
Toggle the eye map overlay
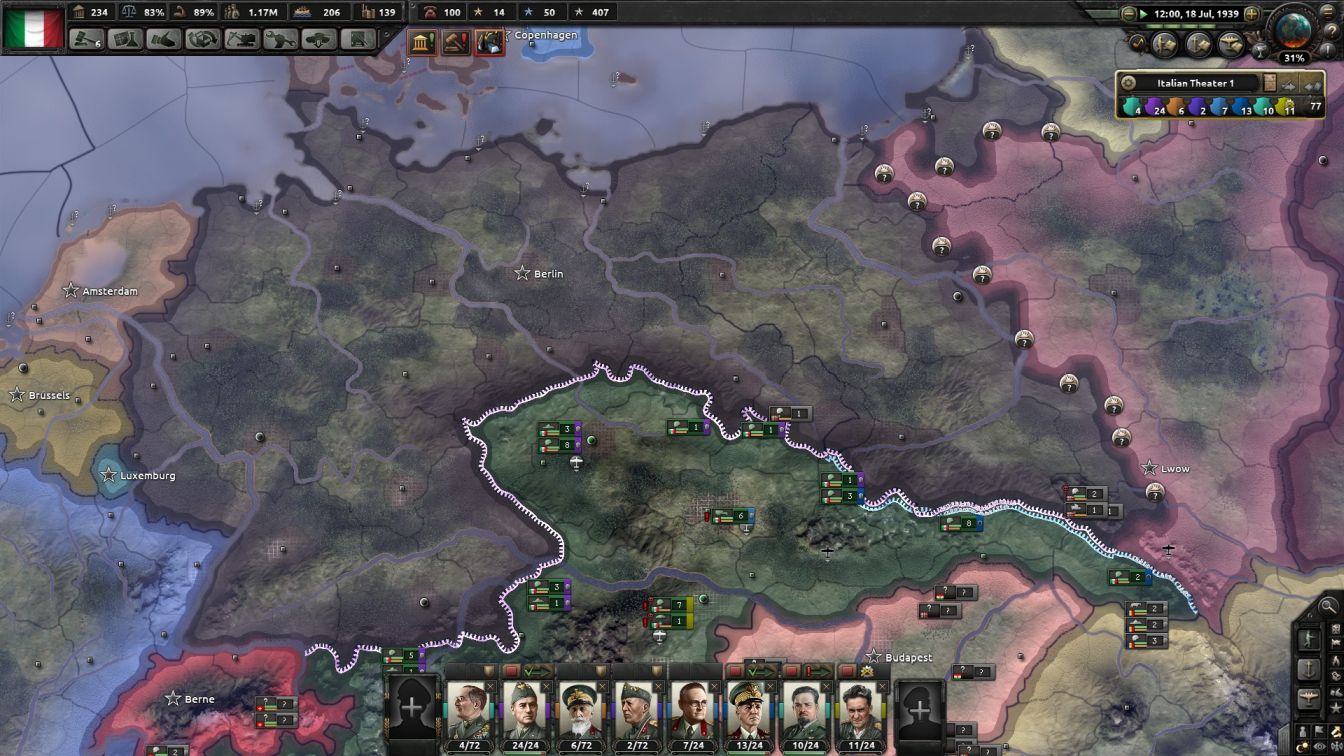tap(1318, 746)
